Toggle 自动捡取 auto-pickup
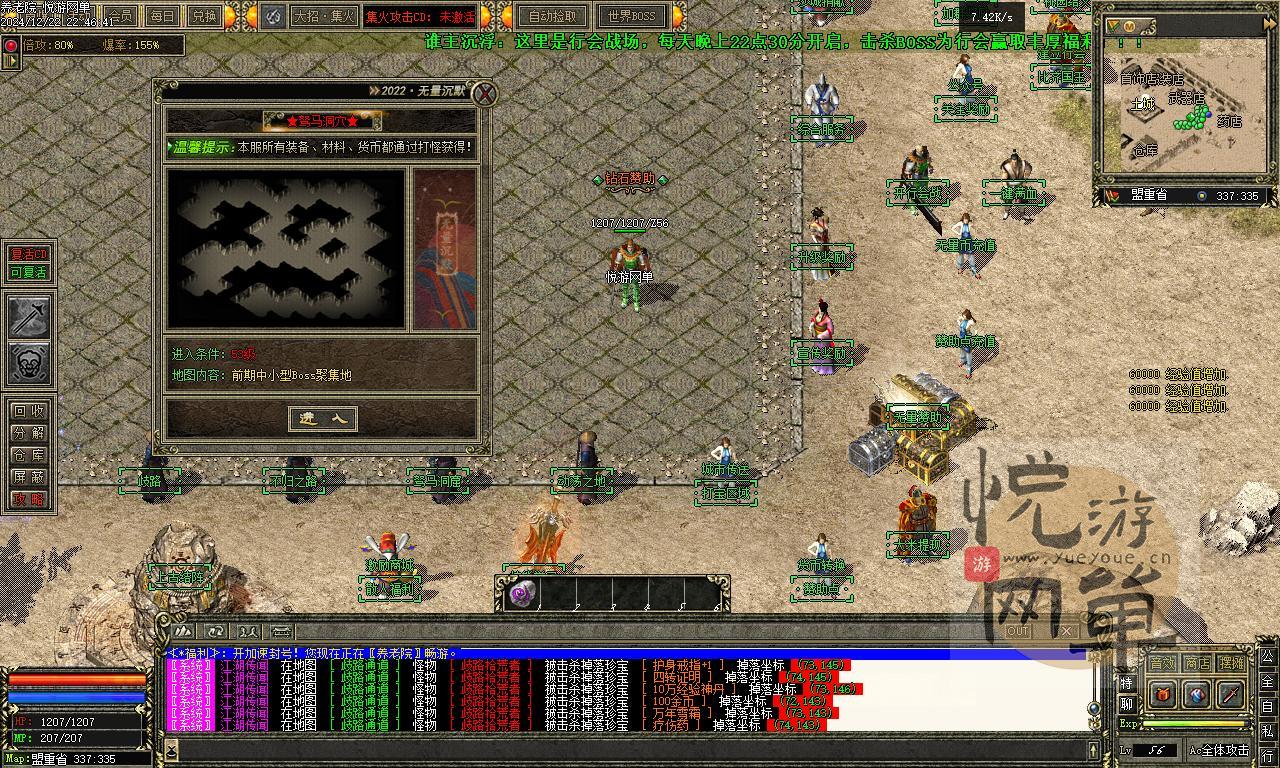 pyautogui.click(x=552, y=16)
